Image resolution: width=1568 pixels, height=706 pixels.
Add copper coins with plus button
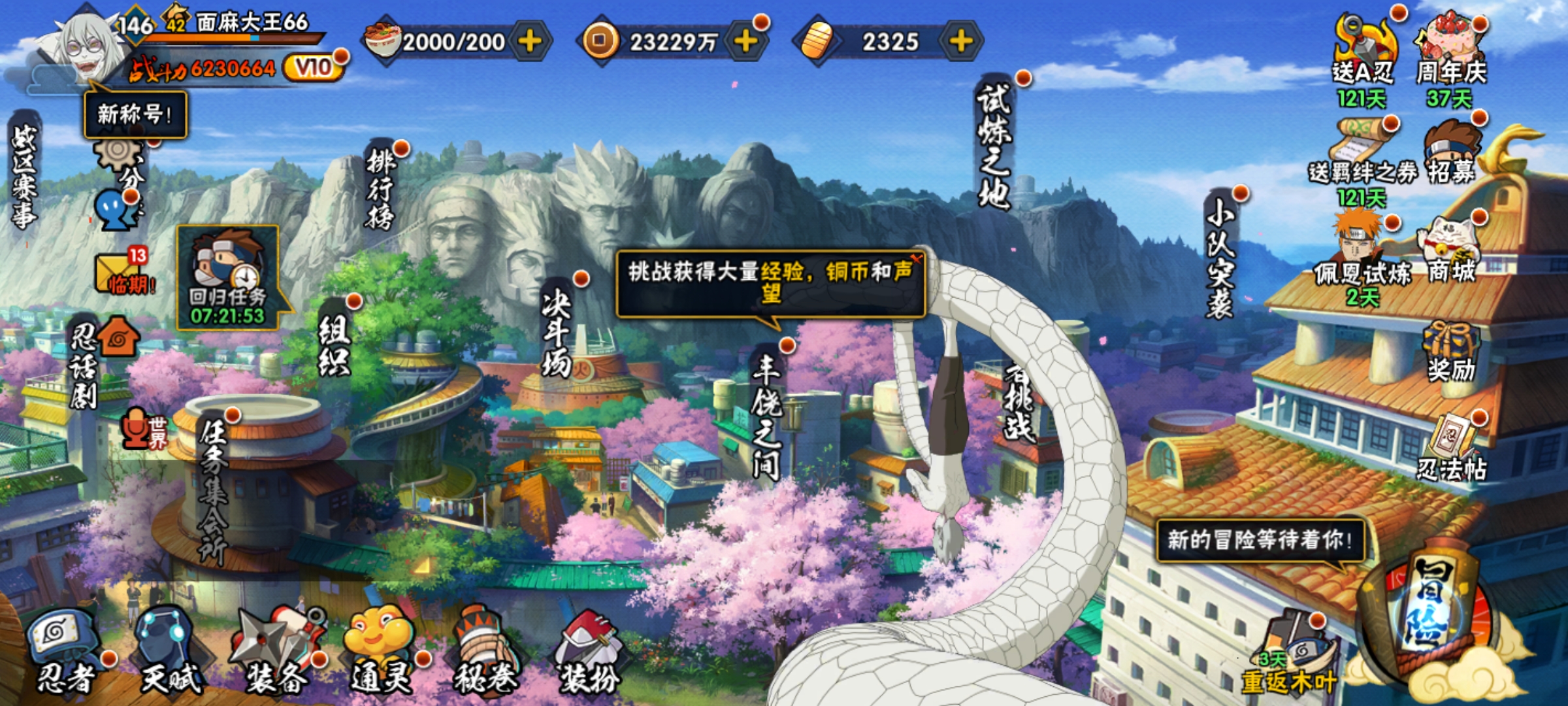745,41
